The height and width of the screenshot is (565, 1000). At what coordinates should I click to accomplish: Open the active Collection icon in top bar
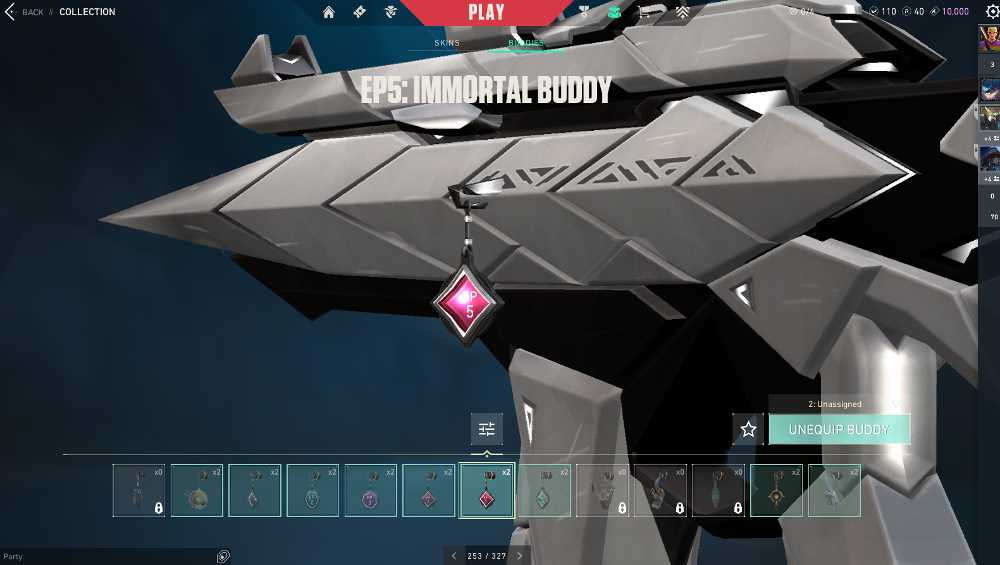615,12
